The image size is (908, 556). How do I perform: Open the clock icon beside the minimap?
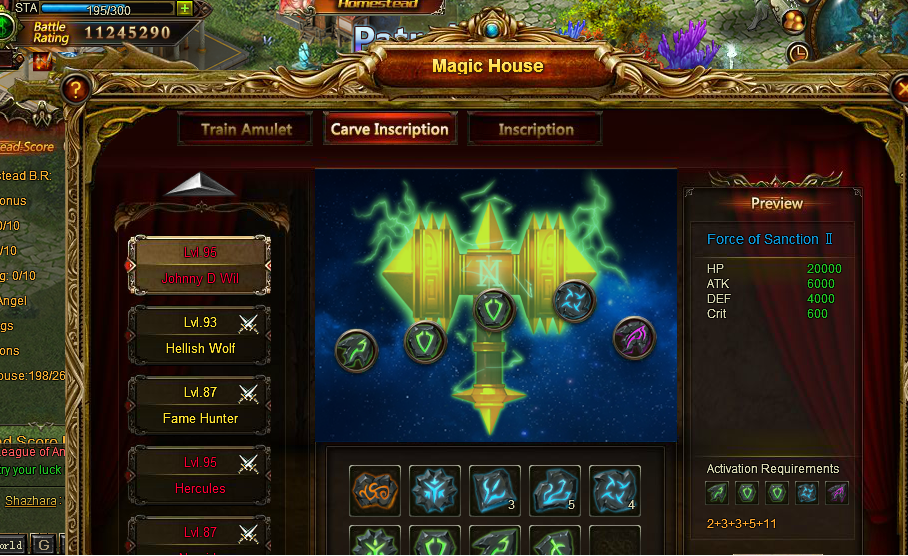798,53
